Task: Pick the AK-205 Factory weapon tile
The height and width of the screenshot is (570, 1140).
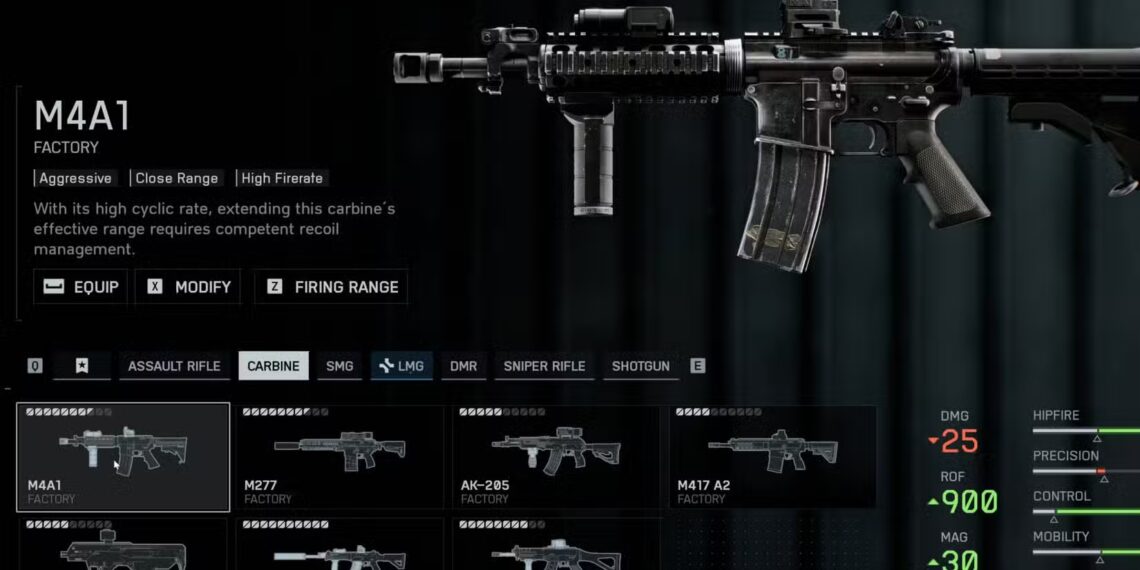Action: click(x=556, y=457)
